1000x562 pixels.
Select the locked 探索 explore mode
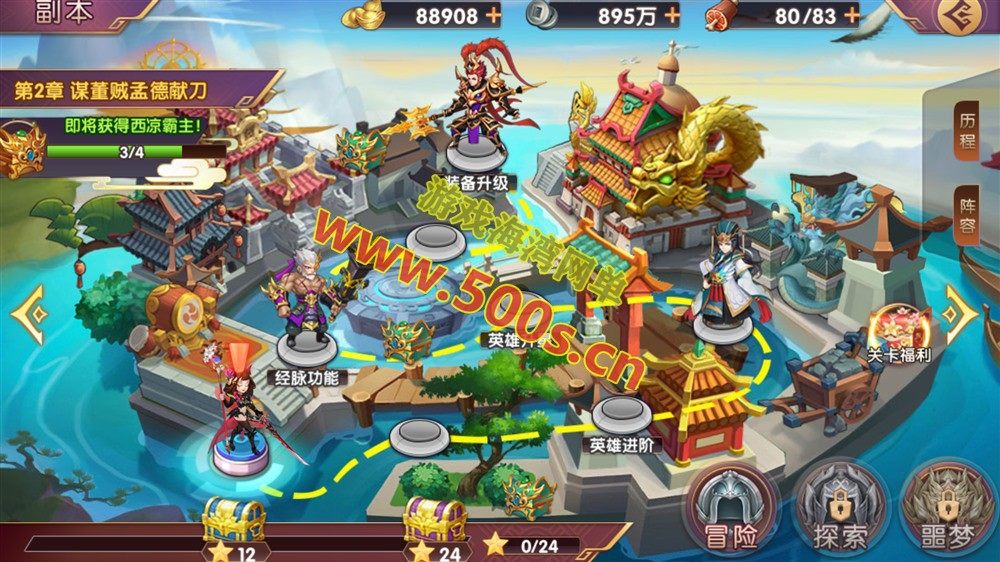tap(840, 510)
